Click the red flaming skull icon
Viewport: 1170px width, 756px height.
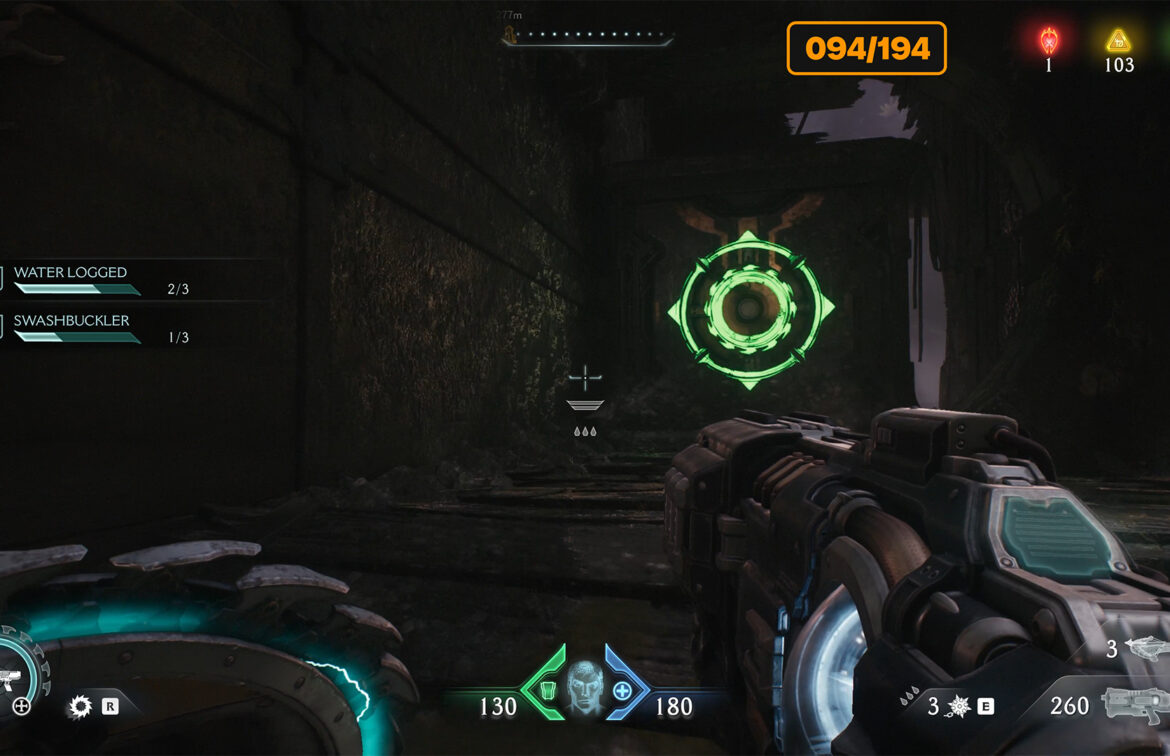pyautogui.click(x=1049, y=42)
